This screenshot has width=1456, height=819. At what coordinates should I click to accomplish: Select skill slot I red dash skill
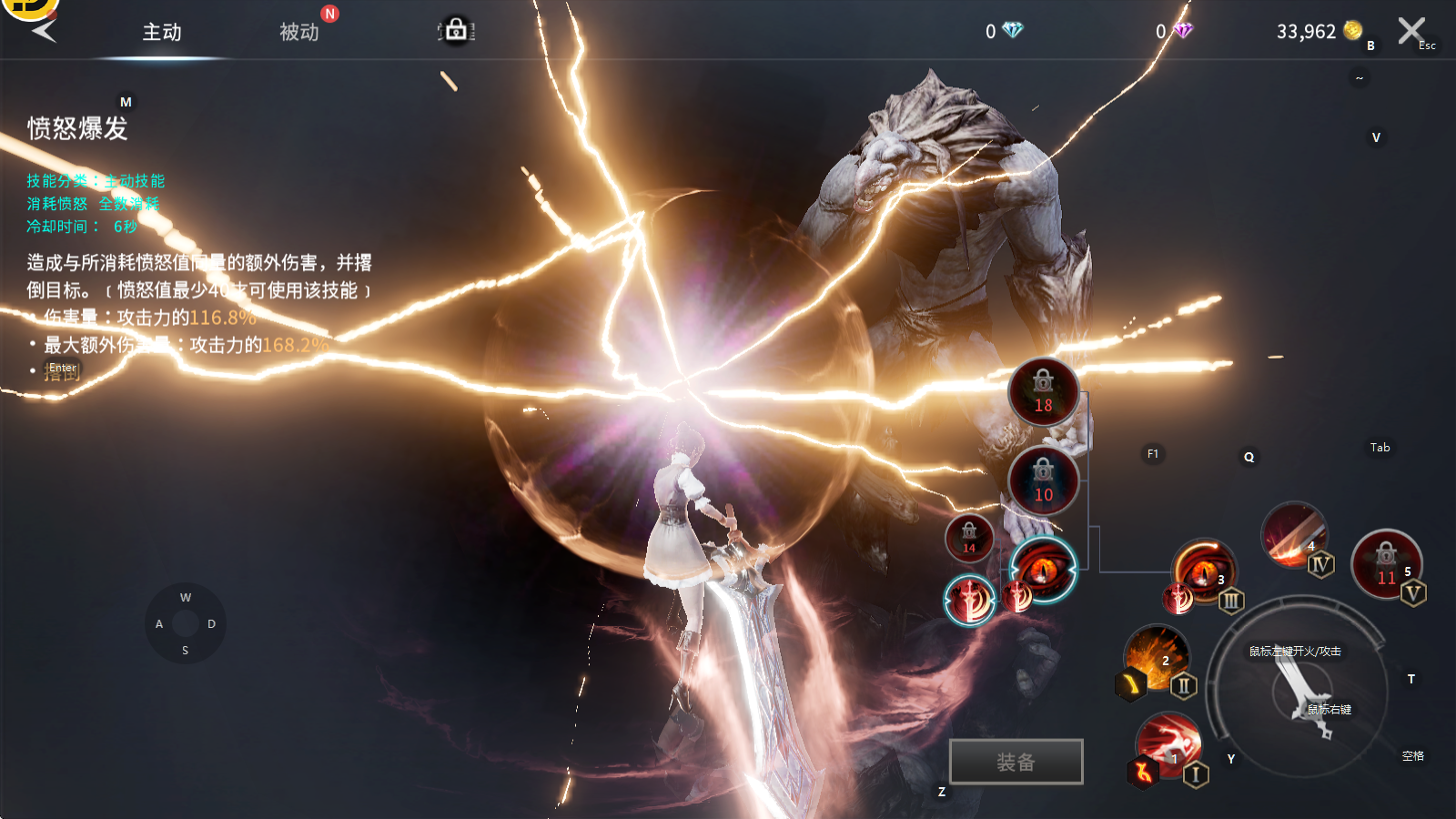[1168, 746]
